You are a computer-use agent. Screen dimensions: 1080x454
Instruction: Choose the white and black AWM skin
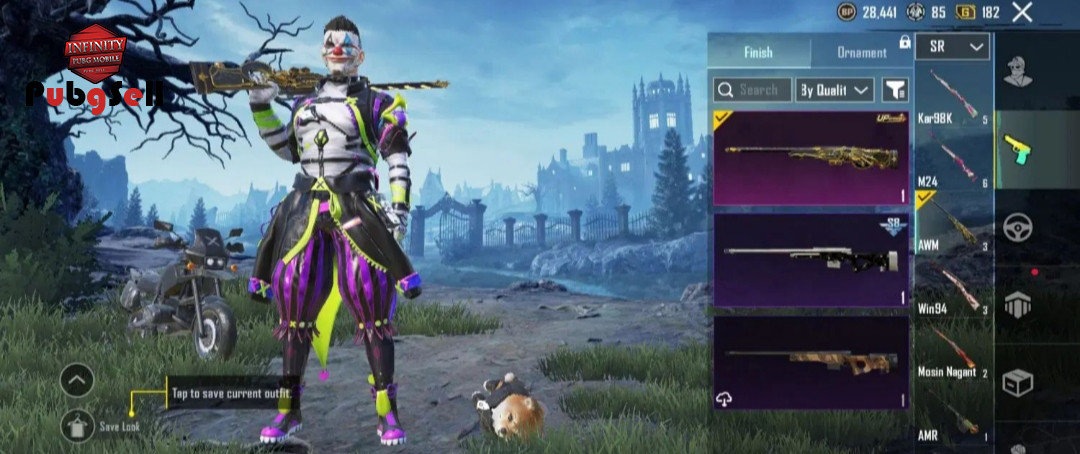811,259
